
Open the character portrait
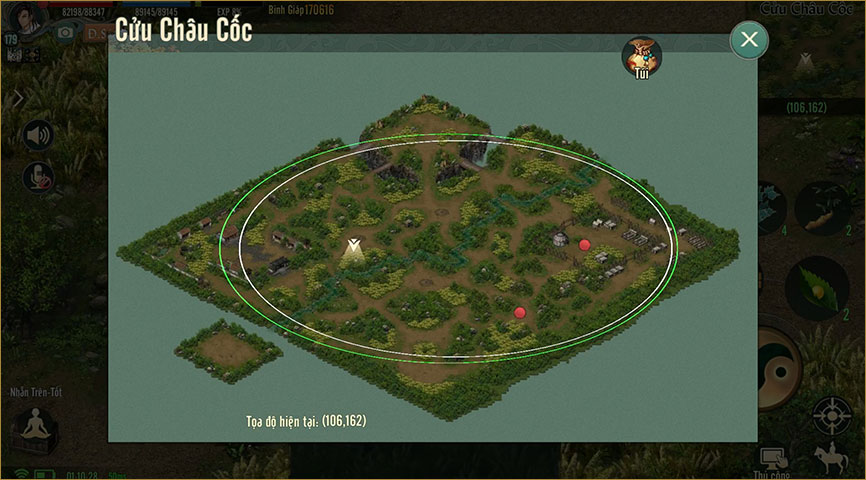click(30, 15)
